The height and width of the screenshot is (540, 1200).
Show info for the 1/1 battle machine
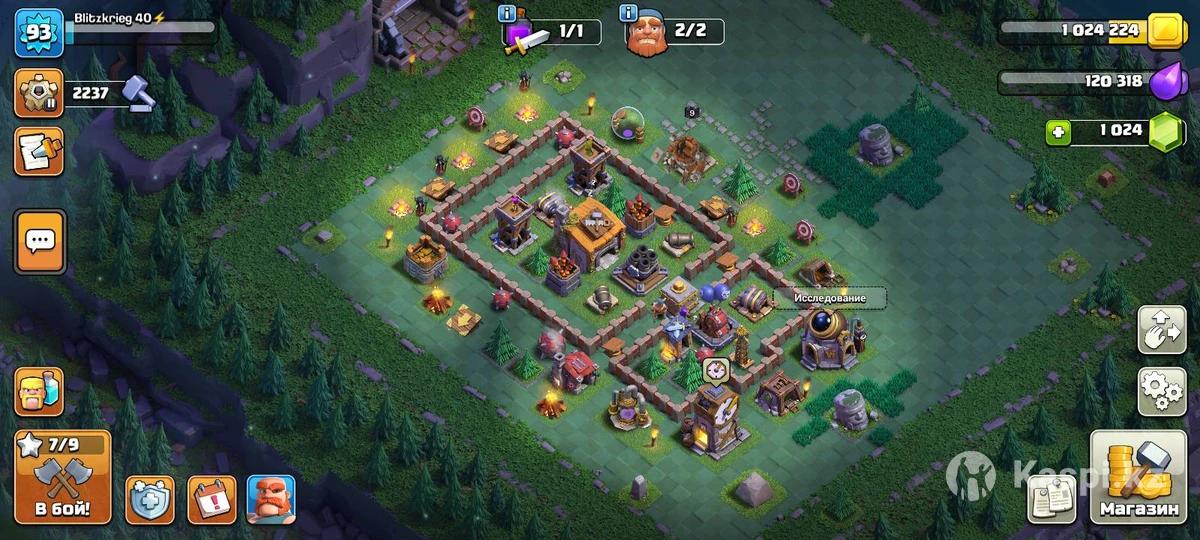pyautogui.click(x=508, y=14)
